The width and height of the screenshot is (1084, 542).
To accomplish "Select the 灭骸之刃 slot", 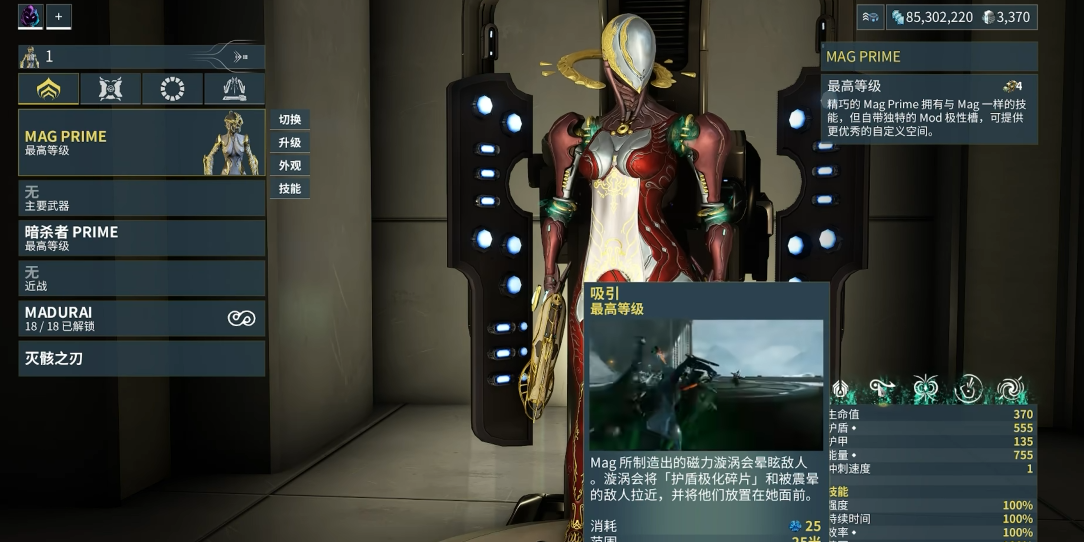I will click(x=141, y=358).
